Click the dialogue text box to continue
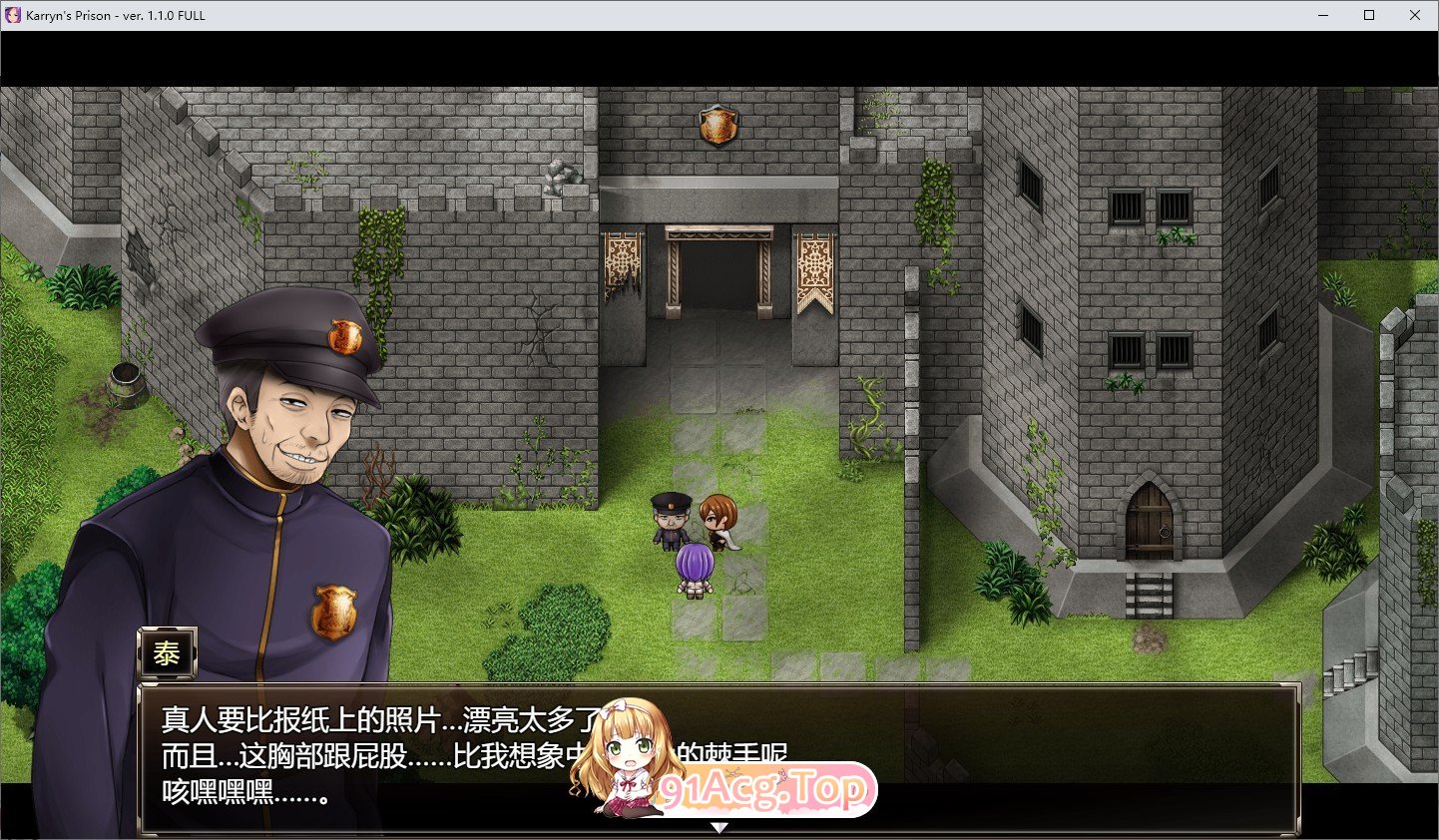1439x840 pixels. pyautogui.click(x=399, y=758)
